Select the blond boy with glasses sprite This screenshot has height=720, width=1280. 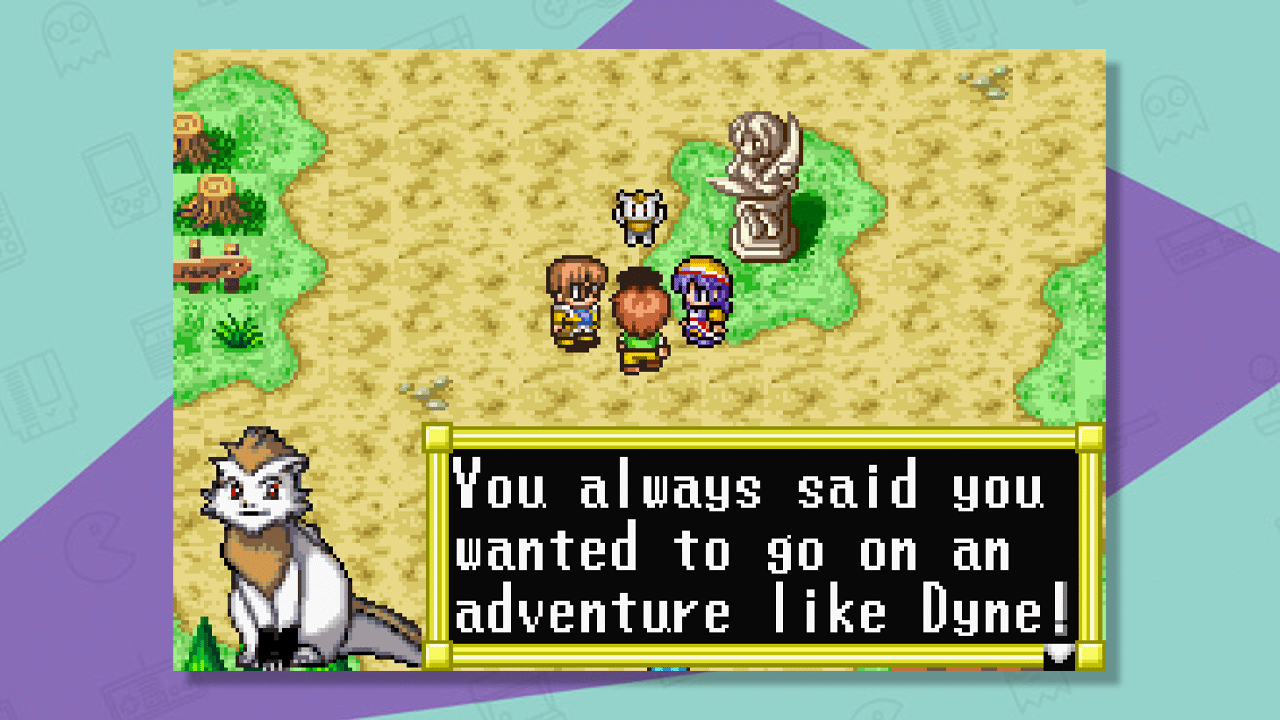point(575,300)
